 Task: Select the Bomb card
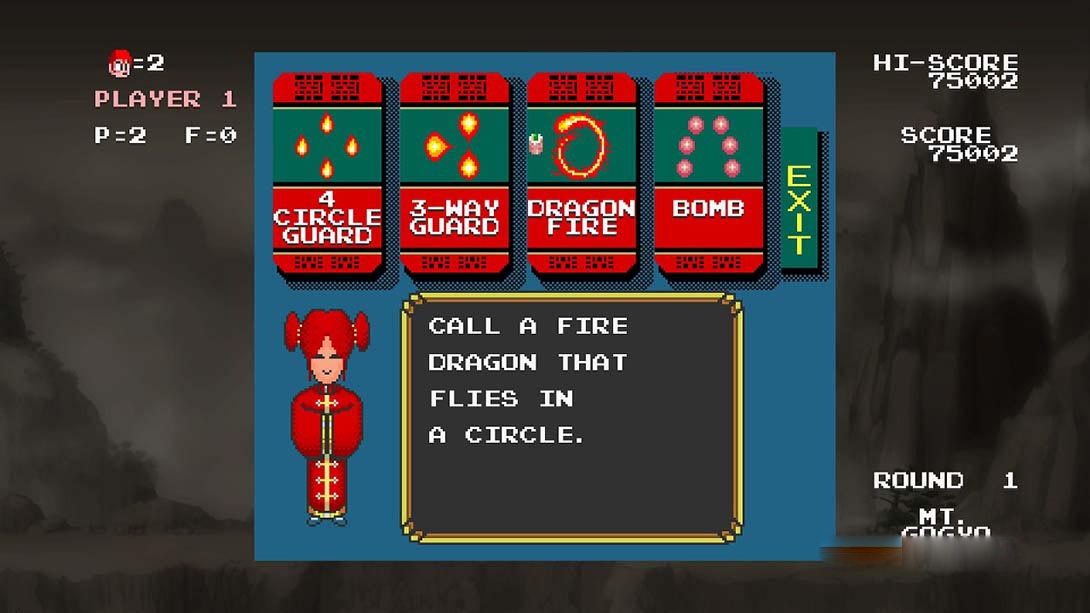[x=708, y=173]
